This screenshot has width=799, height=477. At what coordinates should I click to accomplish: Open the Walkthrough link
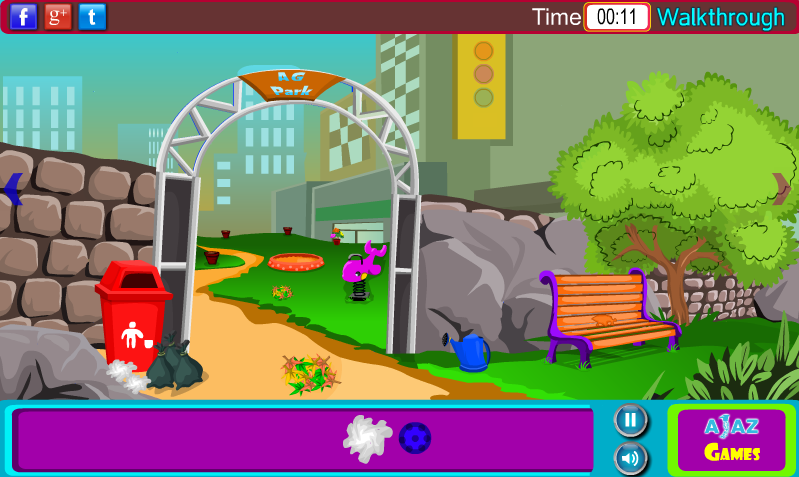tap(720, 17)
